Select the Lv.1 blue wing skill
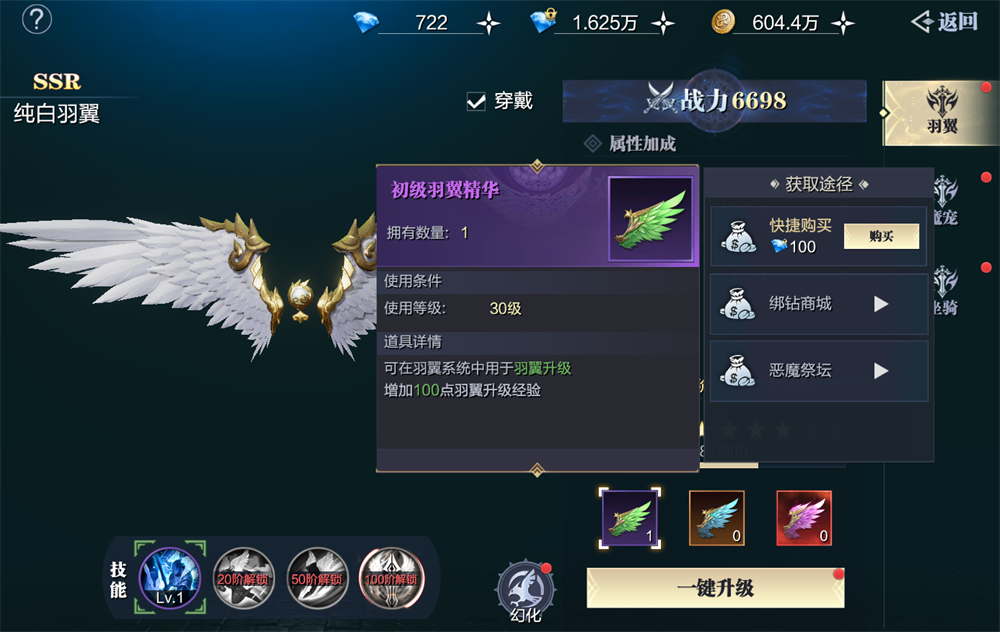The height and width of the screenshot is (632, 1000). click(170, 577)
